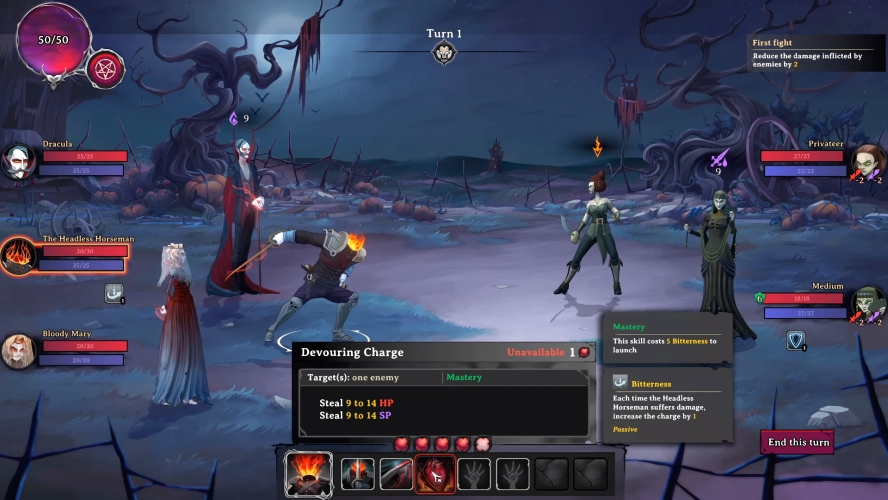Screen dimensions: 888x500
Task: Activate the blade slash skill icon
Action: pyautogui.click(x=396, y=473)
